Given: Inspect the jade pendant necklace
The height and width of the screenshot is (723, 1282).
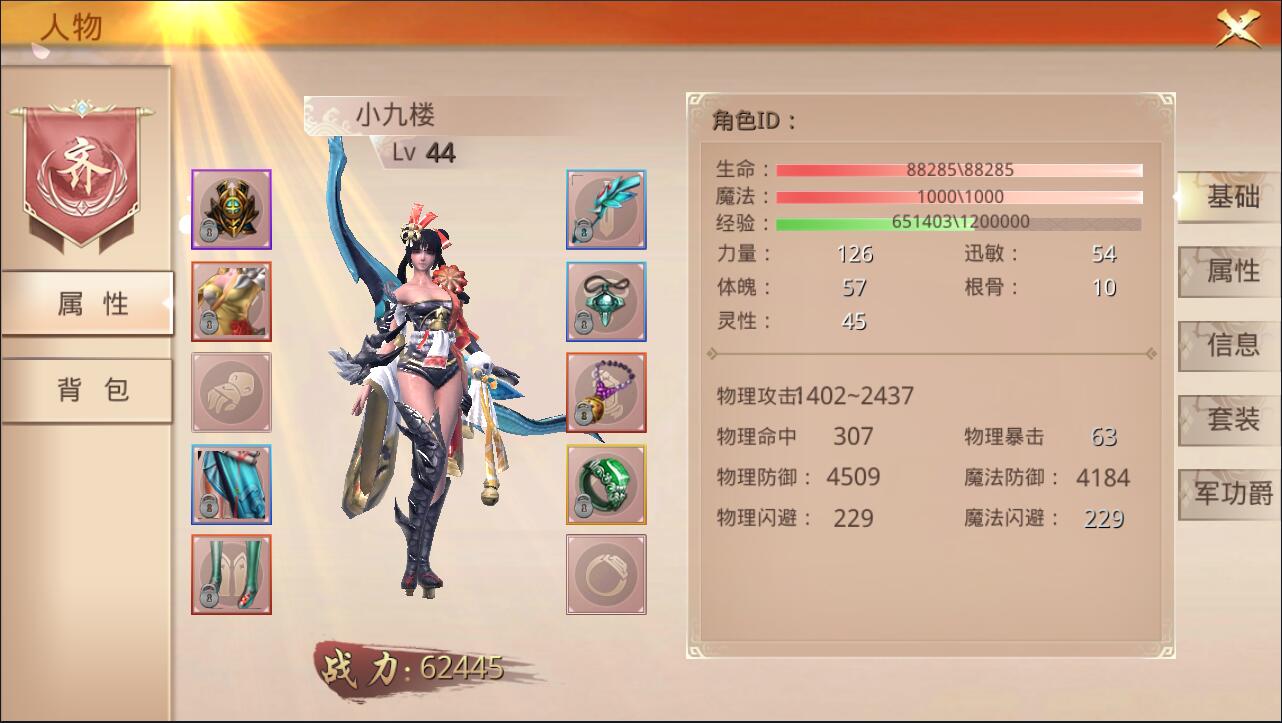Looking at the screenshot, I should pyautogui.click(x=605, y=300).
